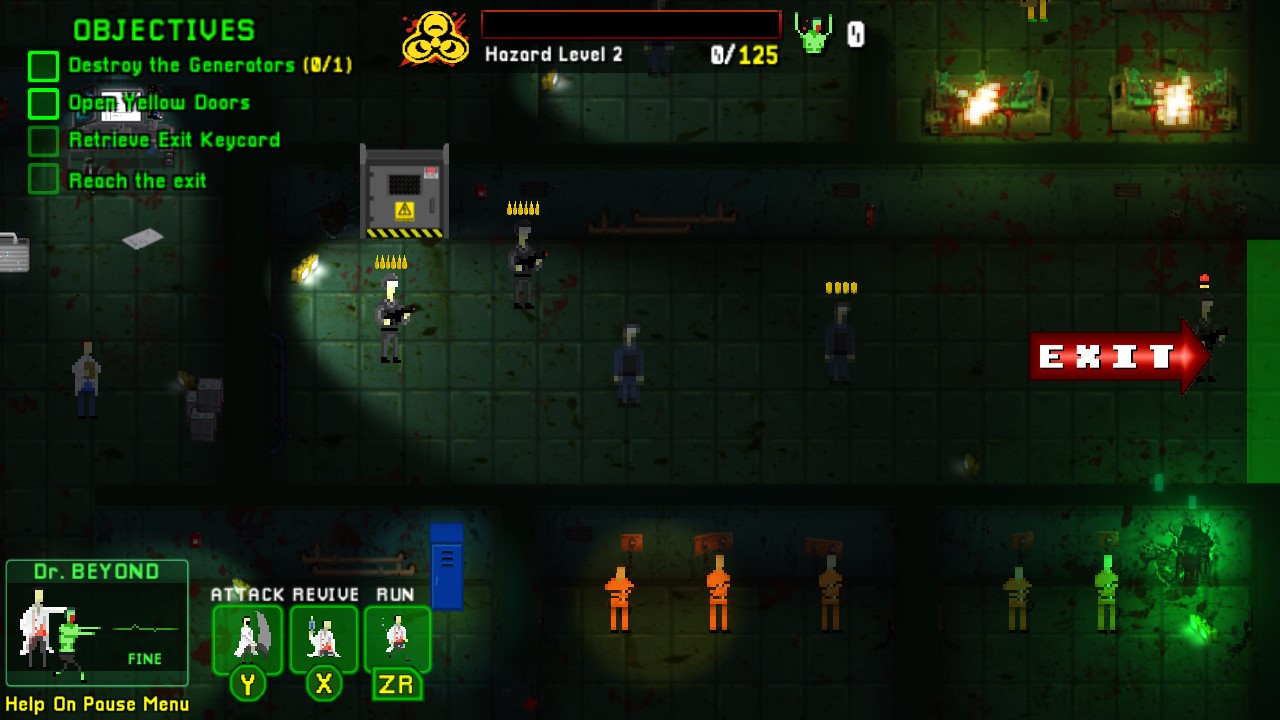Check the Retrieve Exit Keycard box
The image size is (1280, 720).
click(42, 141)
